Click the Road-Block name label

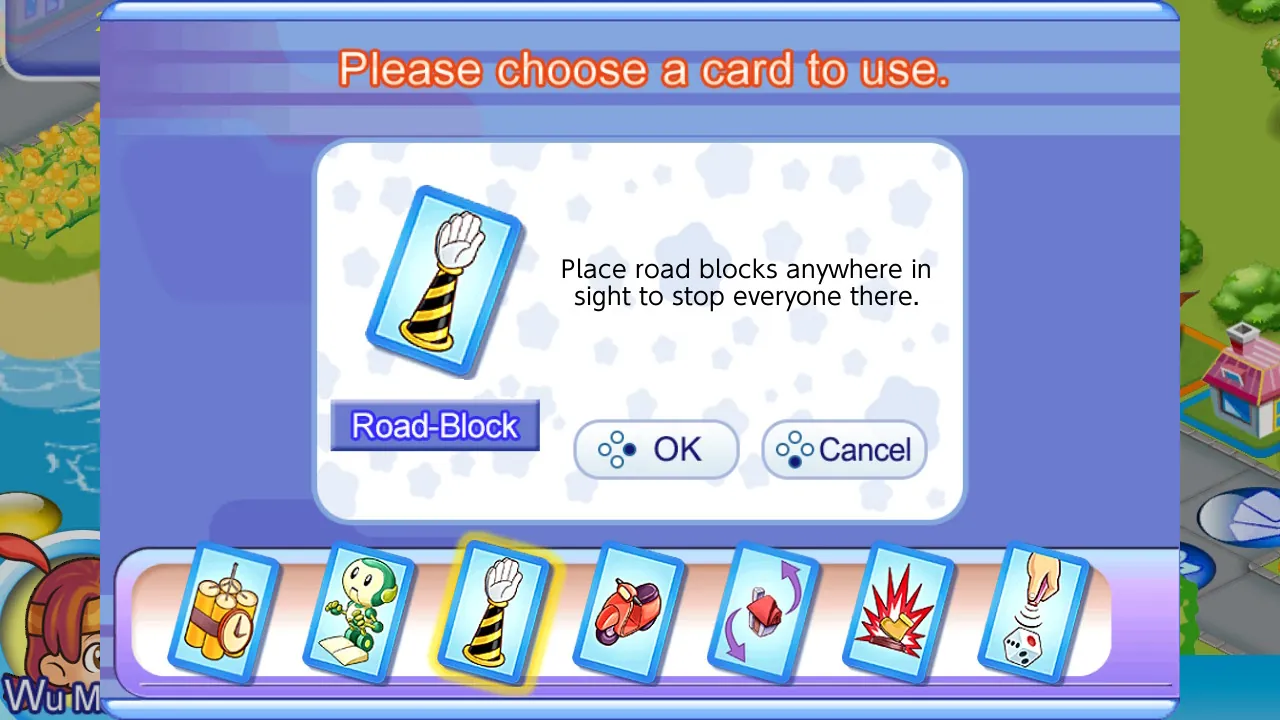434,426
